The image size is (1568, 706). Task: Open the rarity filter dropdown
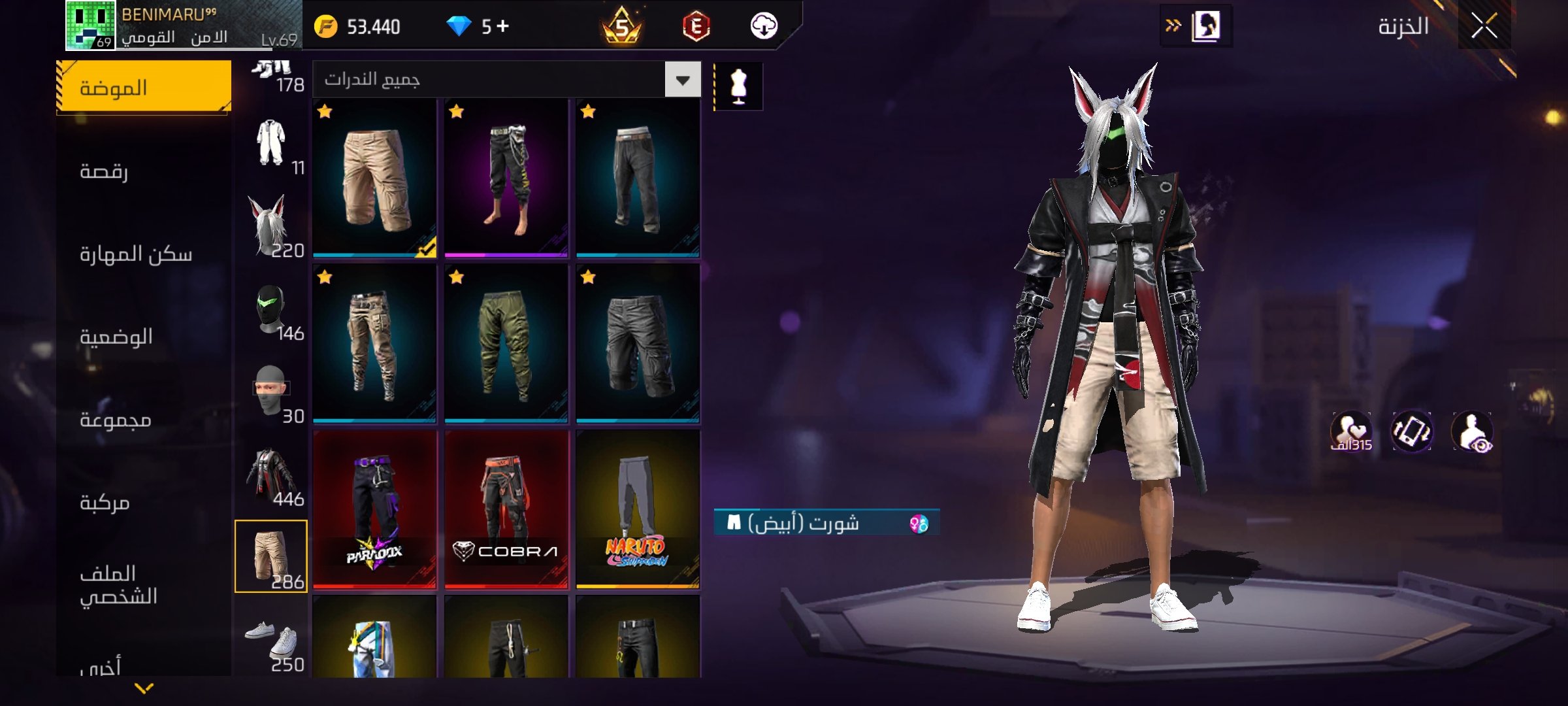pos(683,80)
